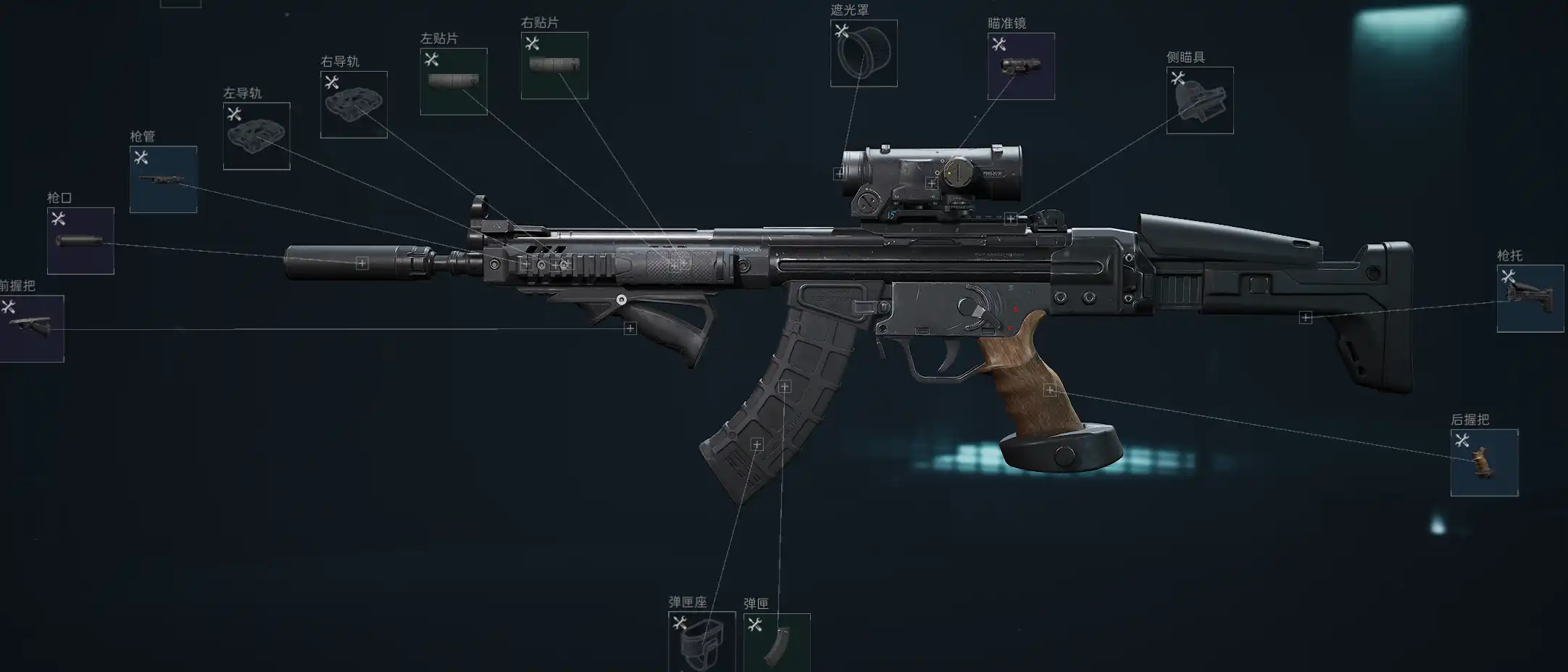Choose the 左导轨 left rail slot

point(257,136)
